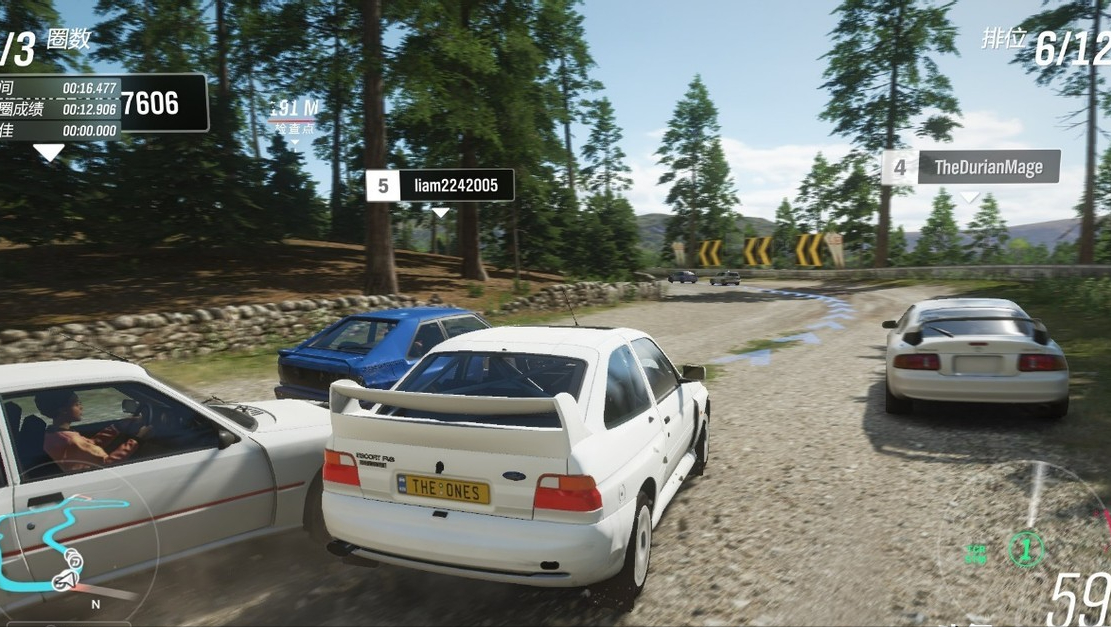Select the liam2242005 player name tag
1111x627 pixels.
tap(440, 186)
